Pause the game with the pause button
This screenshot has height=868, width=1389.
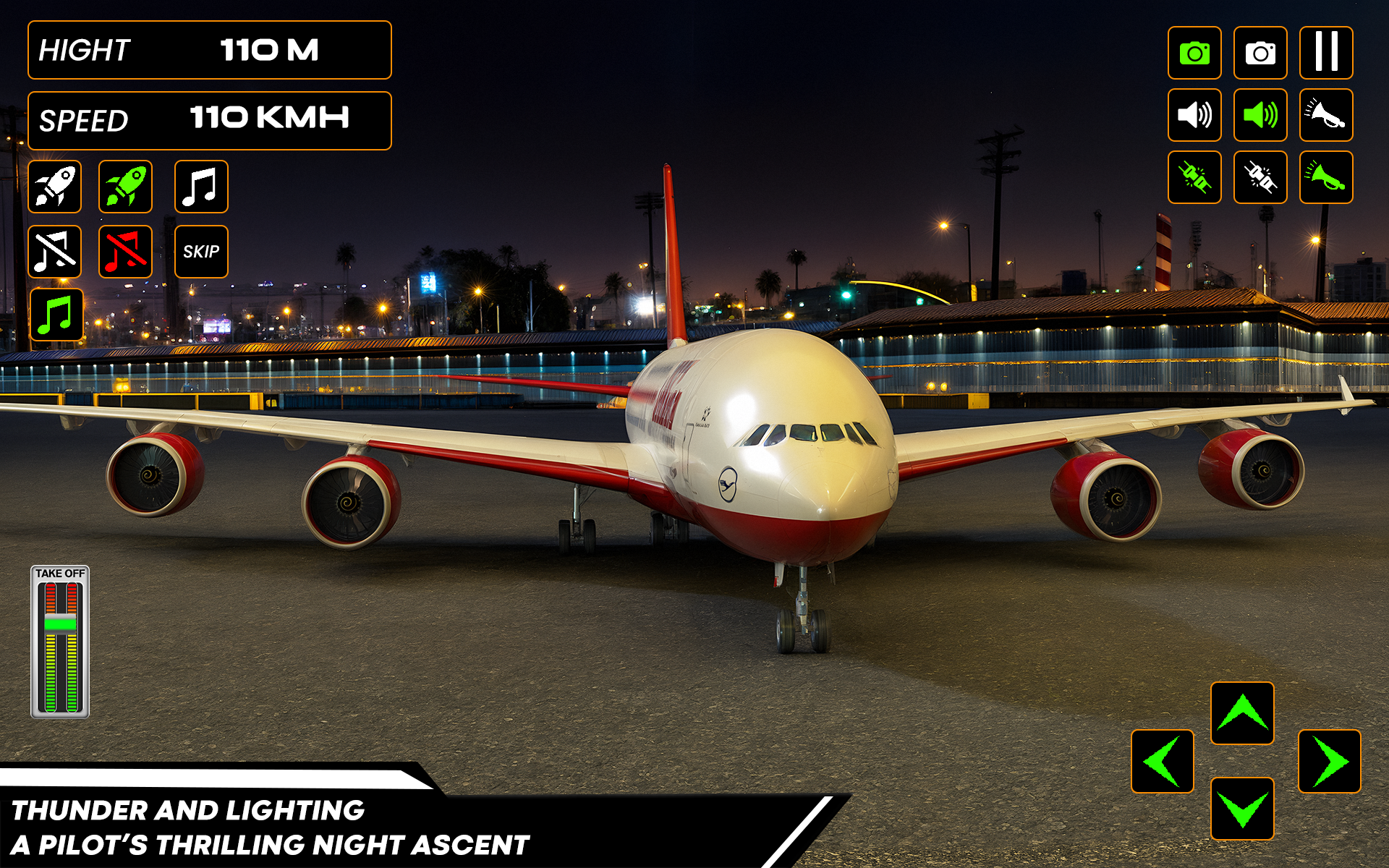point(1326,51)
